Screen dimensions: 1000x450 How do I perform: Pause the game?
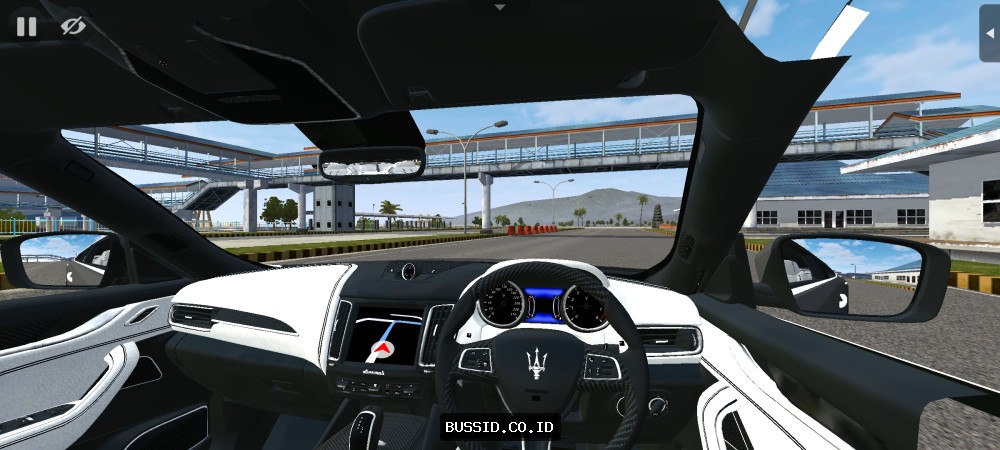point(26,26)
